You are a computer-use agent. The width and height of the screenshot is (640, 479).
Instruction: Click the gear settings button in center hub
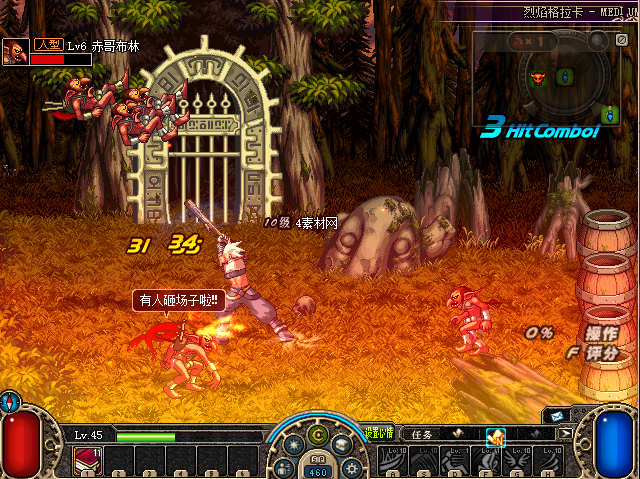coord(350,466)
